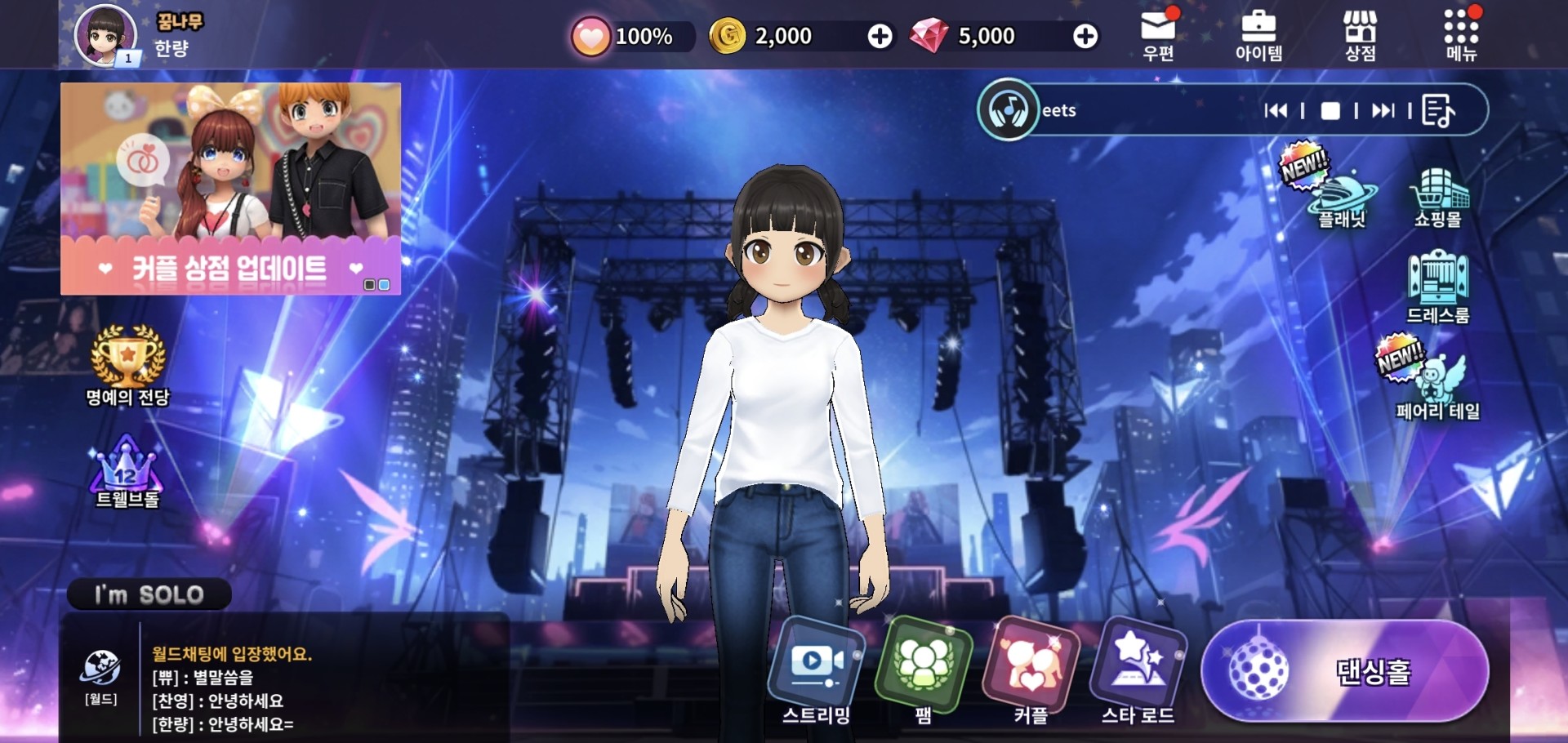
Task: Skip to the next music track
Action: (1383, 110)
